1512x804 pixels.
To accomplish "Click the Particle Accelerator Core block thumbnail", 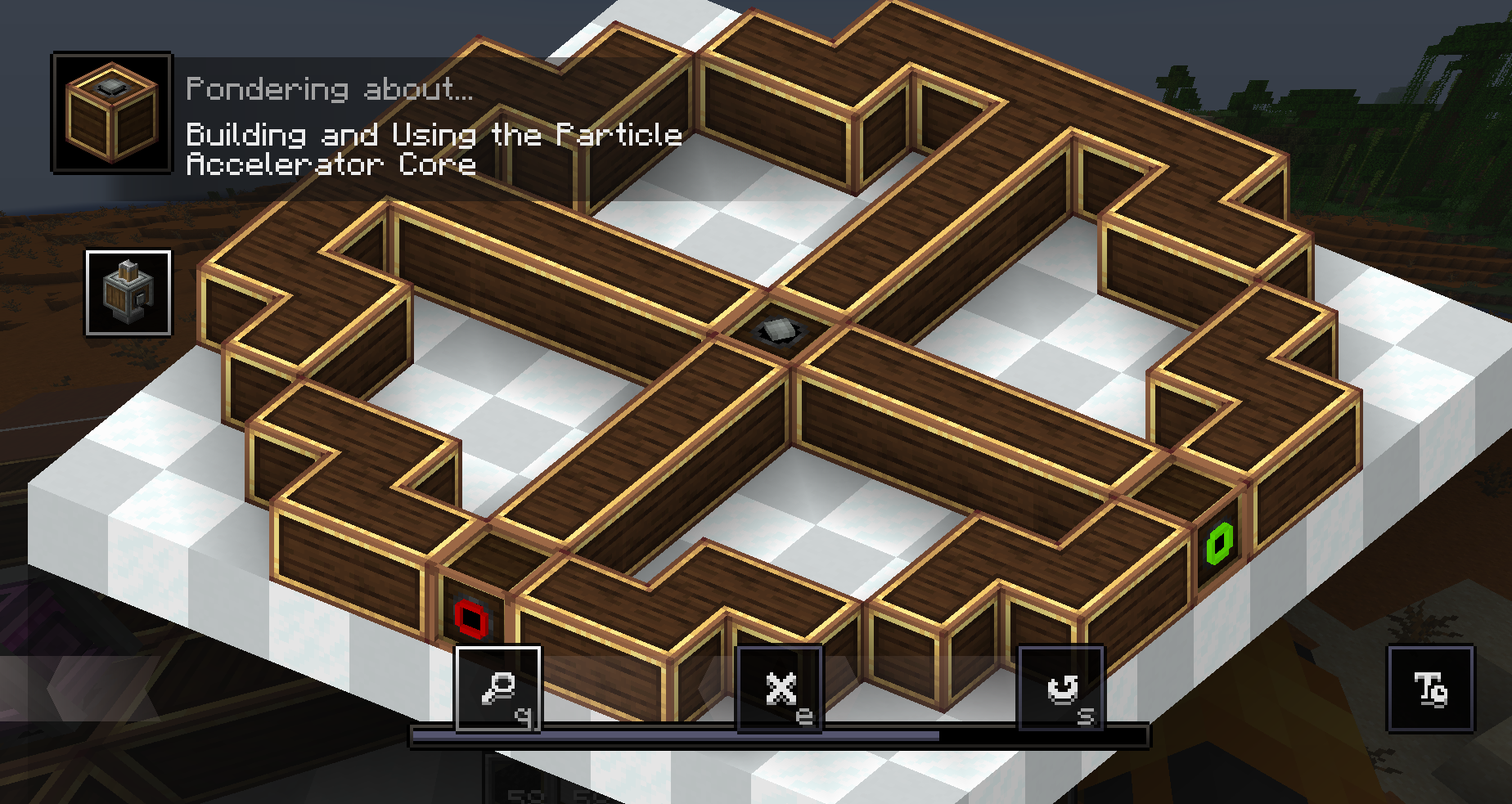I will click(x=110, y=110).
